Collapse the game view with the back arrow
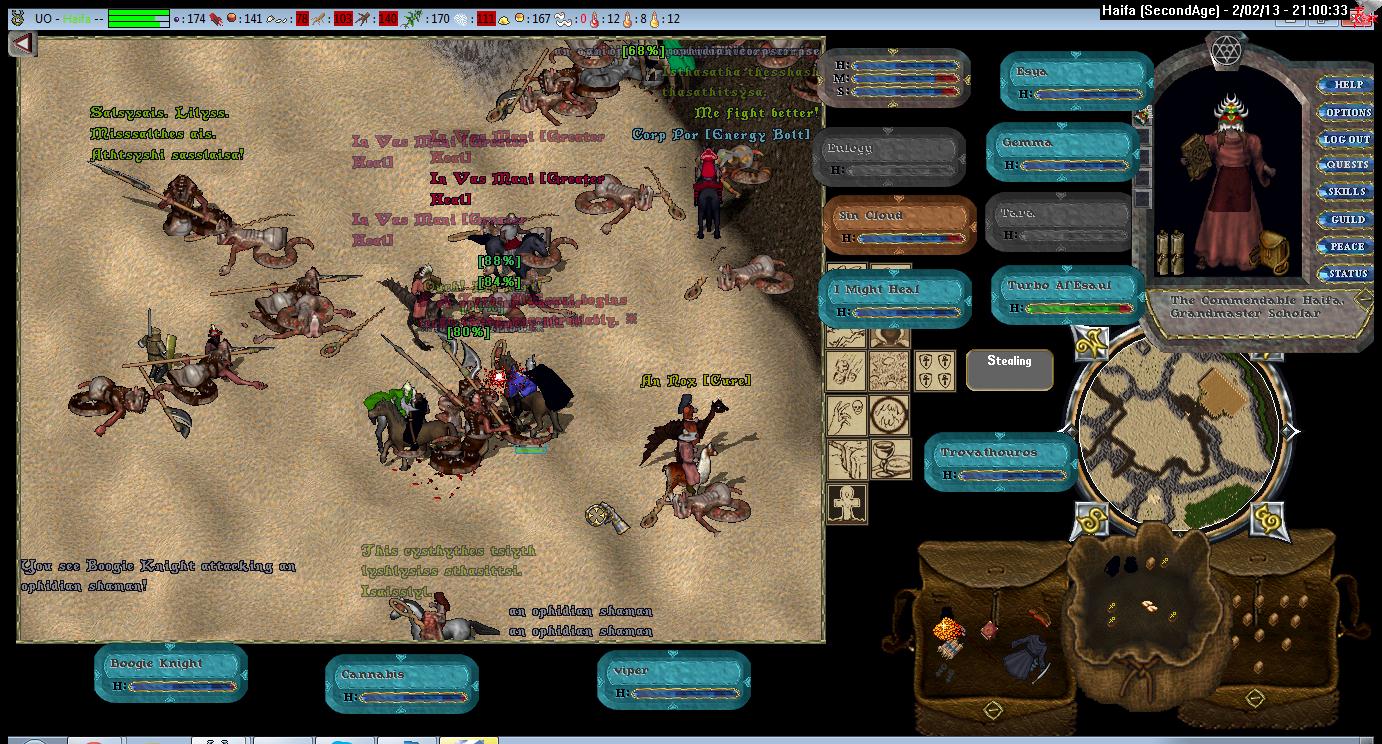The height and width of the screenshot is (744, 1382). (23, 44)
